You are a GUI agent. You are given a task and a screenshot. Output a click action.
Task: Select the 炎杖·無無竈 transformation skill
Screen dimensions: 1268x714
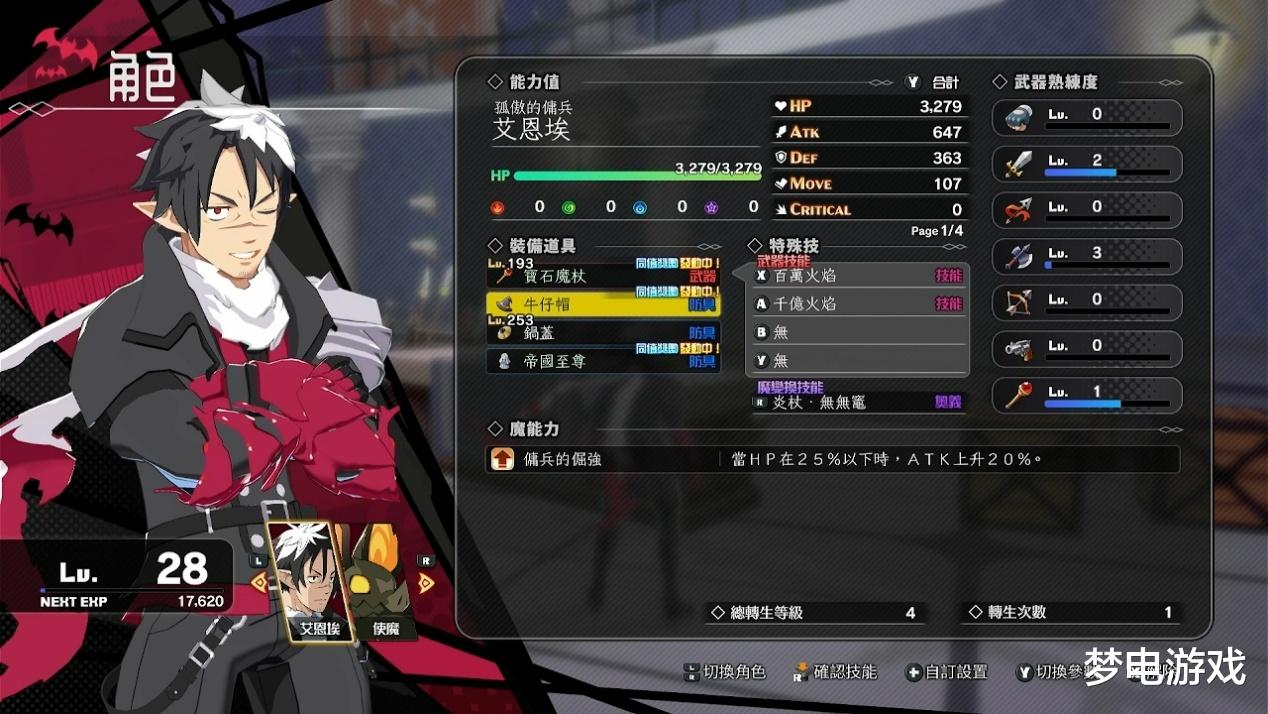point(860,402)
